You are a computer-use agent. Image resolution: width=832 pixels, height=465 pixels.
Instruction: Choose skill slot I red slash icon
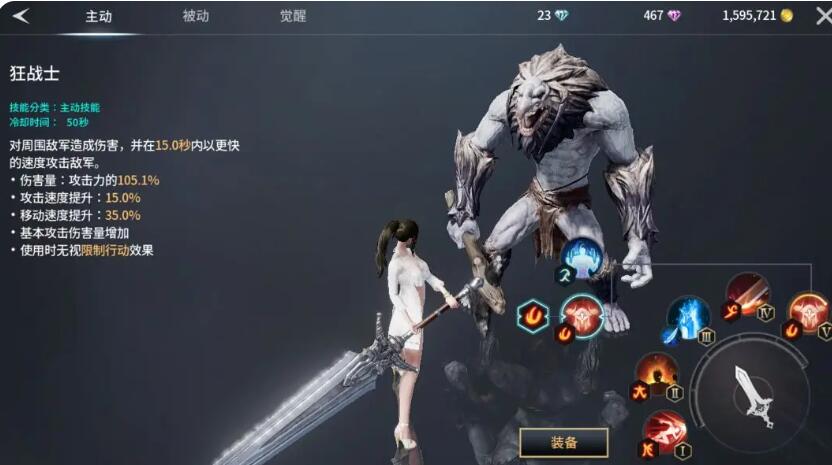click(x=664, y=431)
